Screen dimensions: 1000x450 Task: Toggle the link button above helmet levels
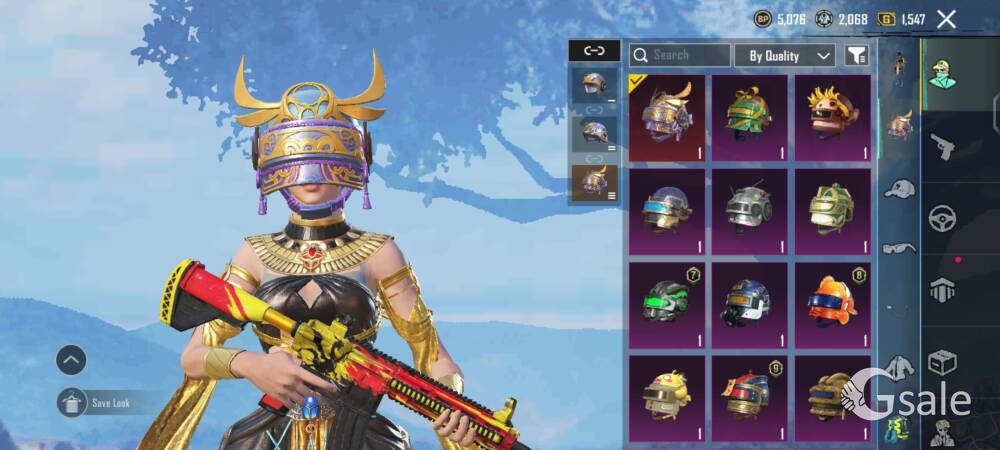click(594, 50)
